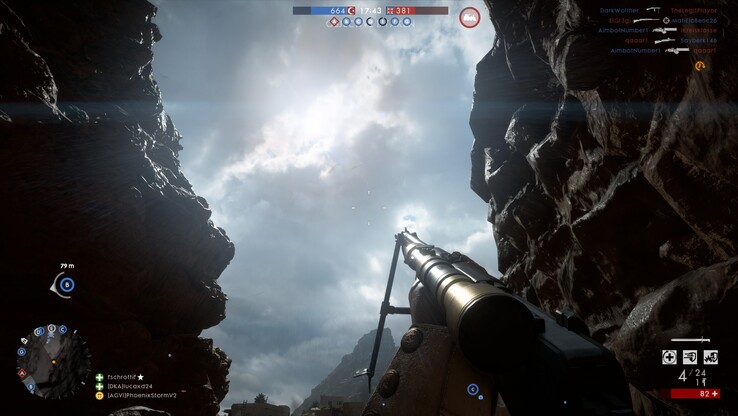Click the G objective on the minimap edge
Screen dimensions: 738x416
[x=21, y=351]
